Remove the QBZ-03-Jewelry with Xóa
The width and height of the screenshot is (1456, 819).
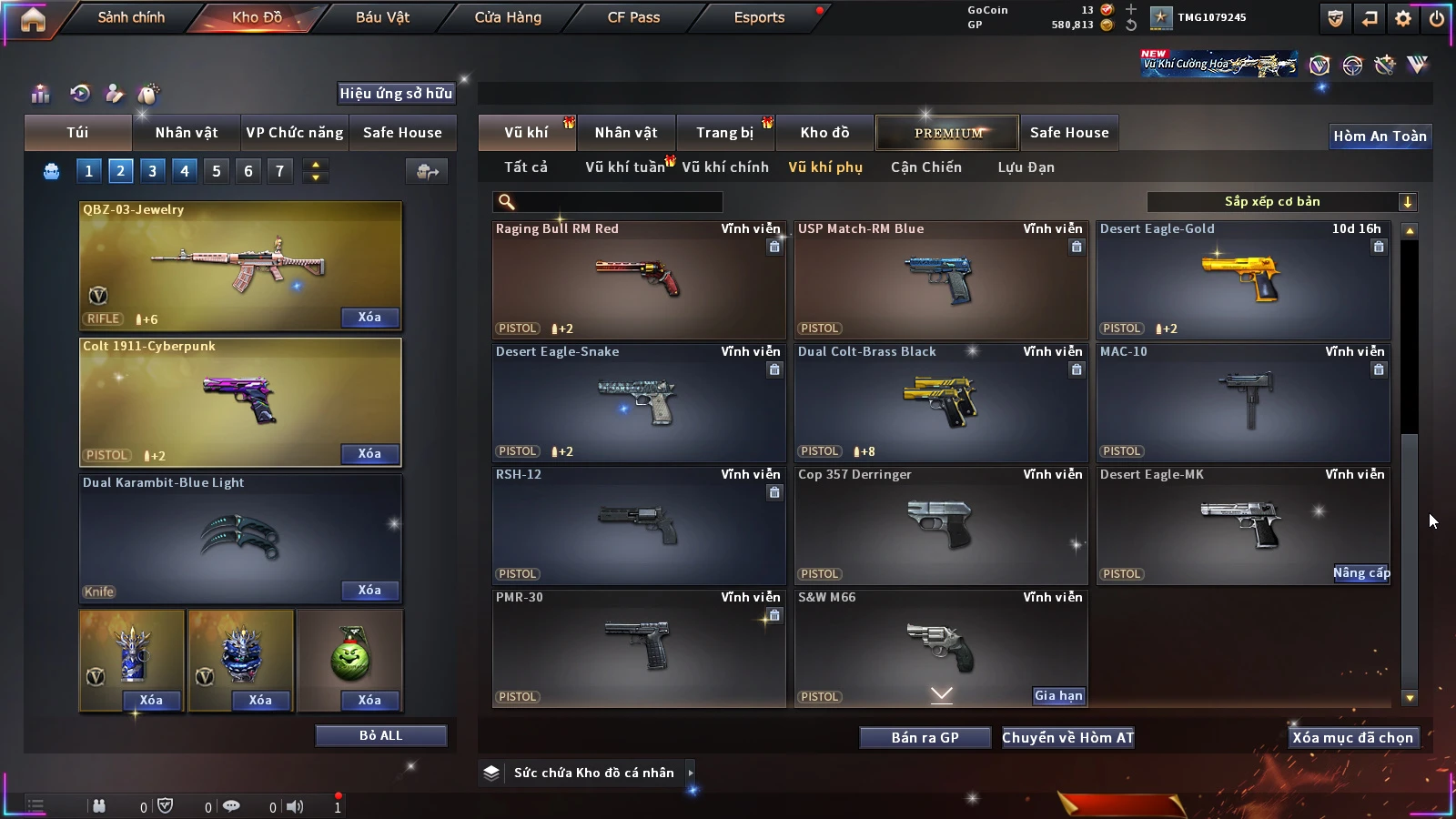[x=369, y=317]
